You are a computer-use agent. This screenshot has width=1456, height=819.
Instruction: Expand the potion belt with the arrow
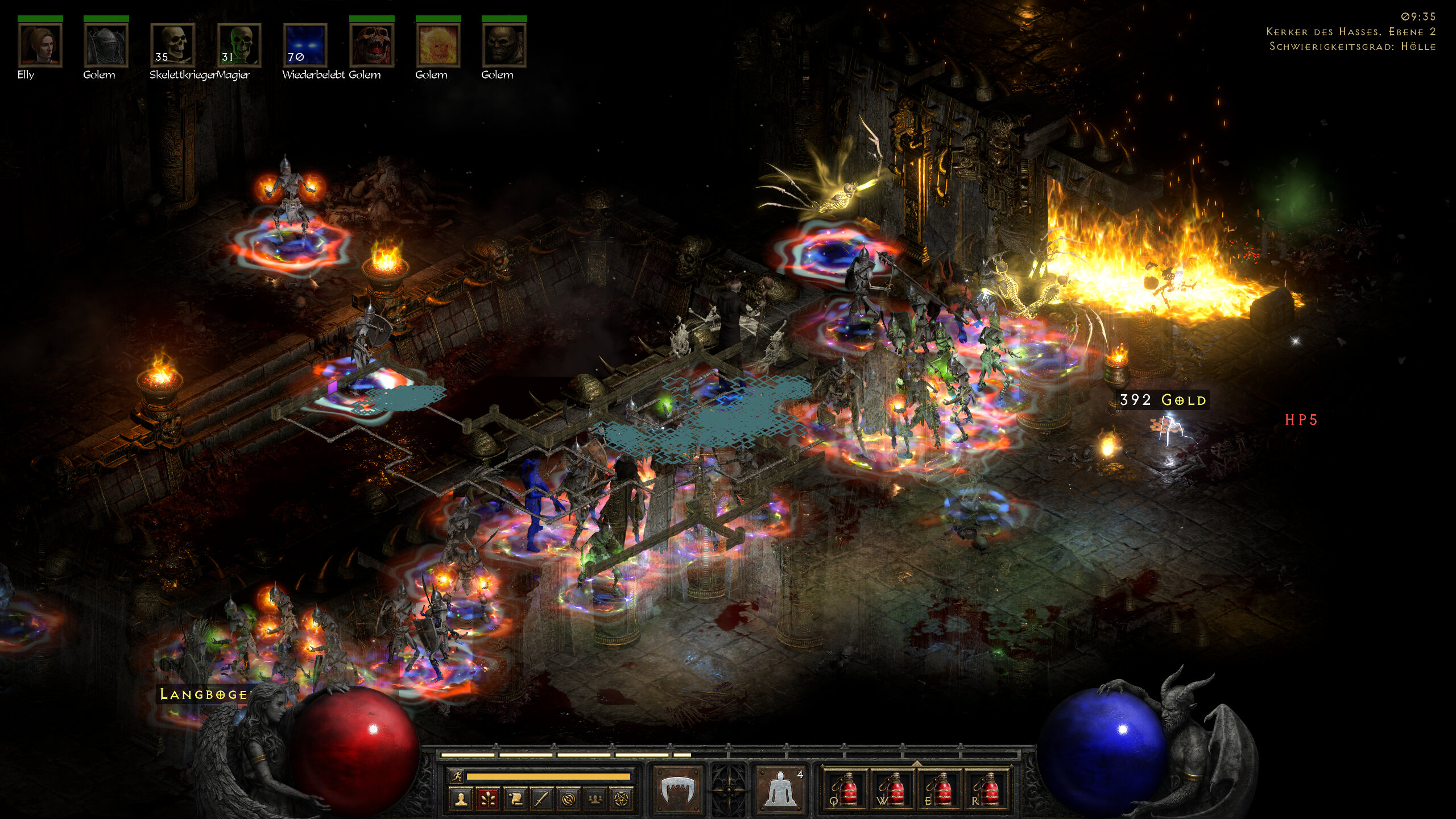[916, 763]
